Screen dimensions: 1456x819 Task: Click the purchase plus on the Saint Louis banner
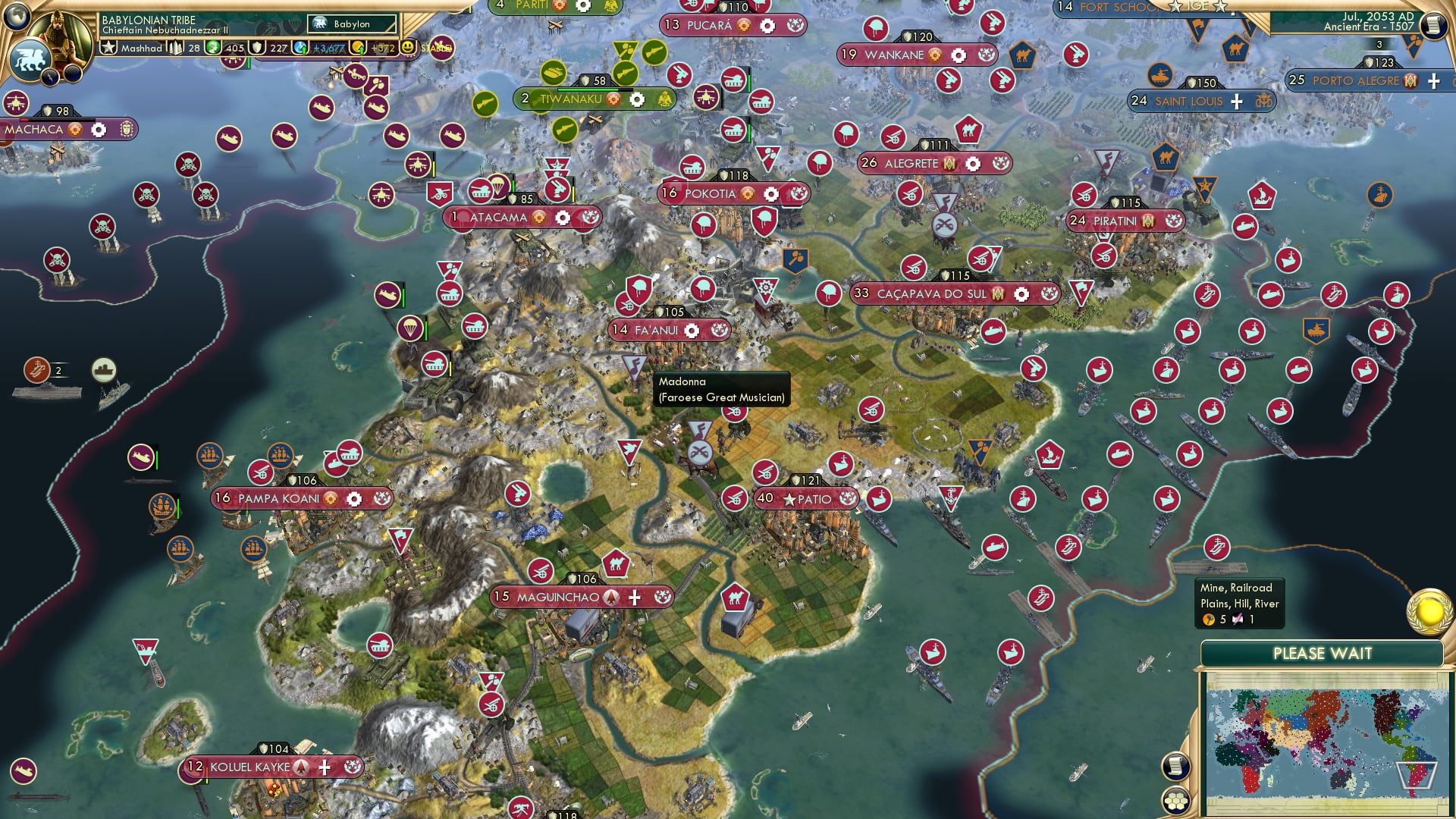tap(1235, 101)
